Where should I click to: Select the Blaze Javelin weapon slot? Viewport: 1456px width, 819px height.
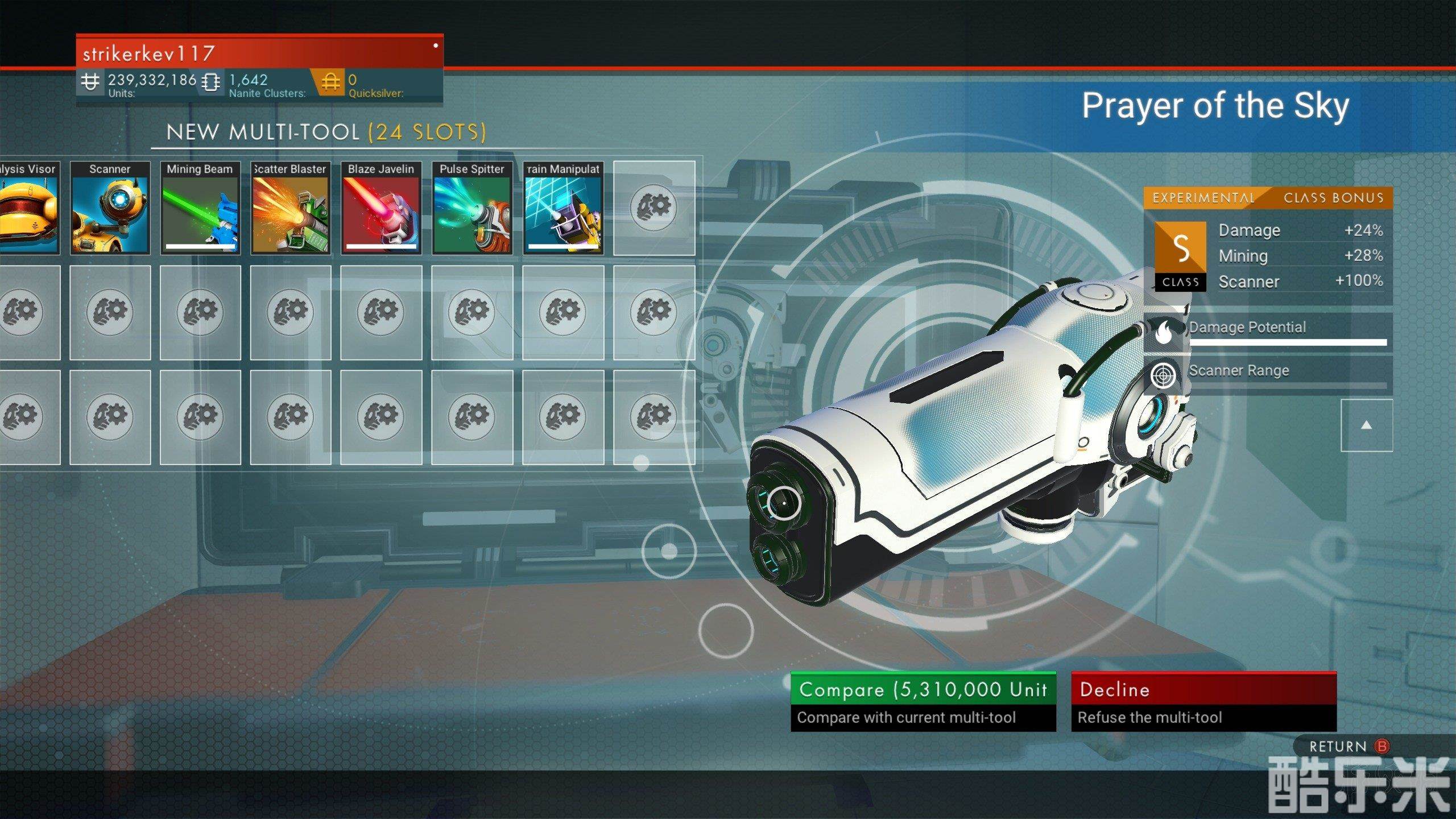(x=381, y=208)
